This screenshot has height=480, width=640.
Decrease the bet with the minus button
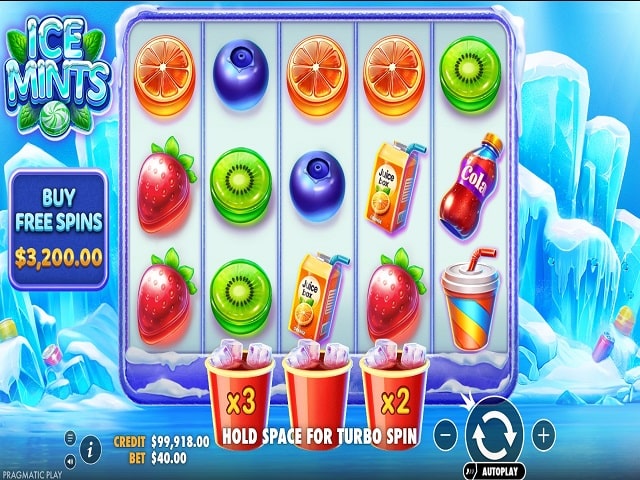(x=447, y=435)
